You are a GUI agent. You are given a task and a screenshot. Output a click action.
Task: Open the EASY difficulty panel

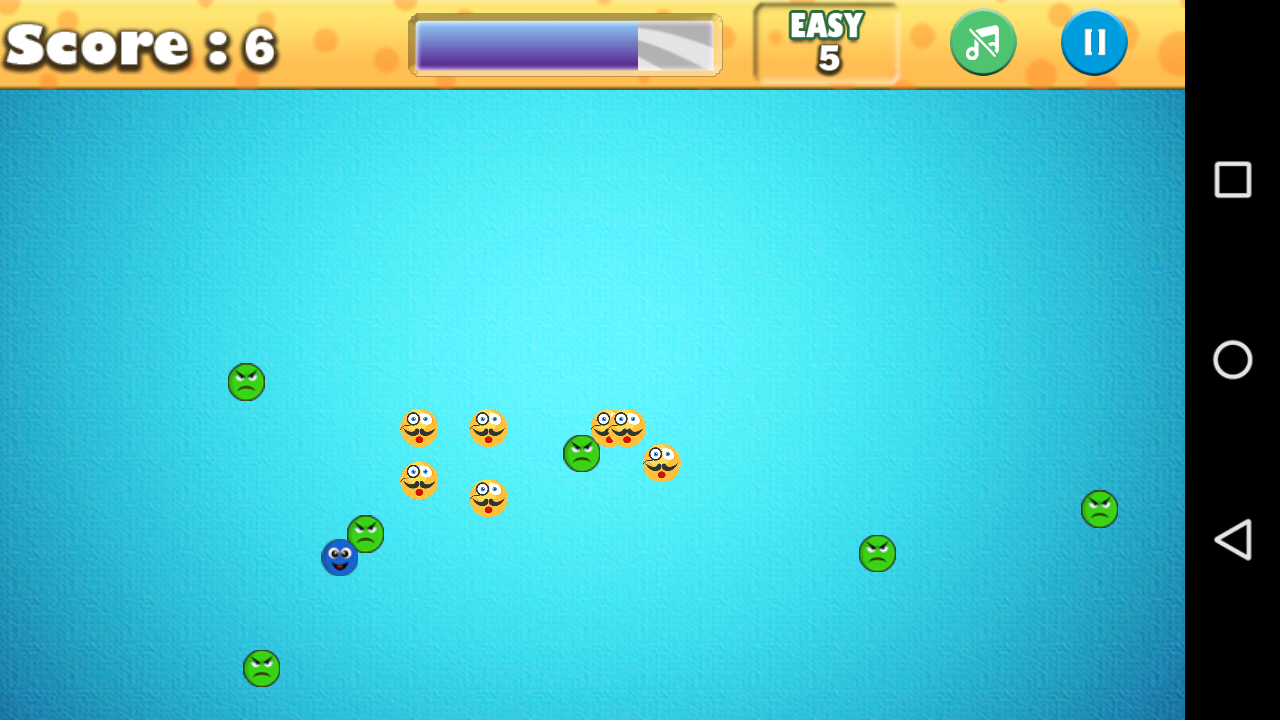(824, 42)
